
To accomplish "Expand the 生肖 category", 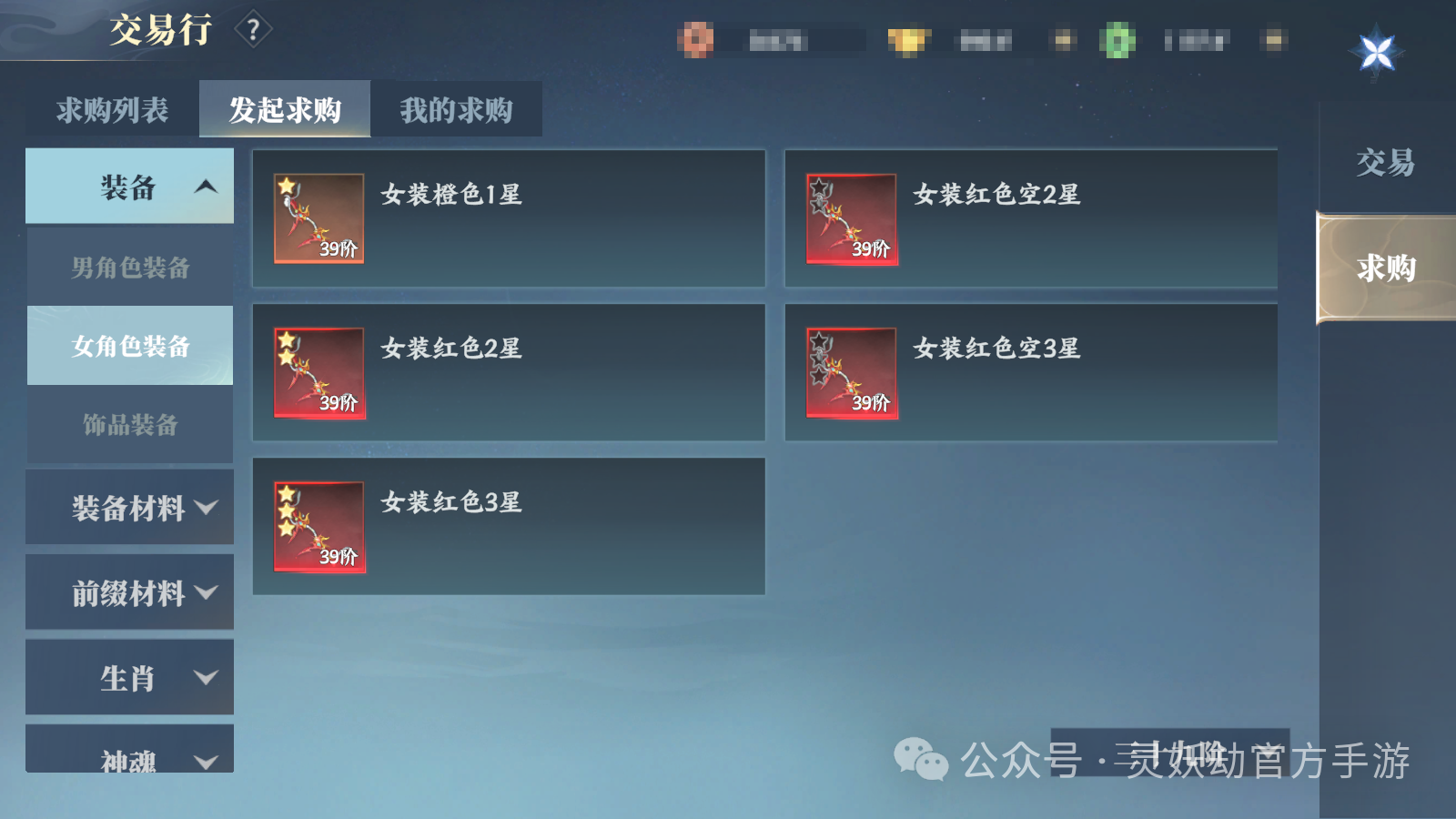I will [x=129, y=677].
